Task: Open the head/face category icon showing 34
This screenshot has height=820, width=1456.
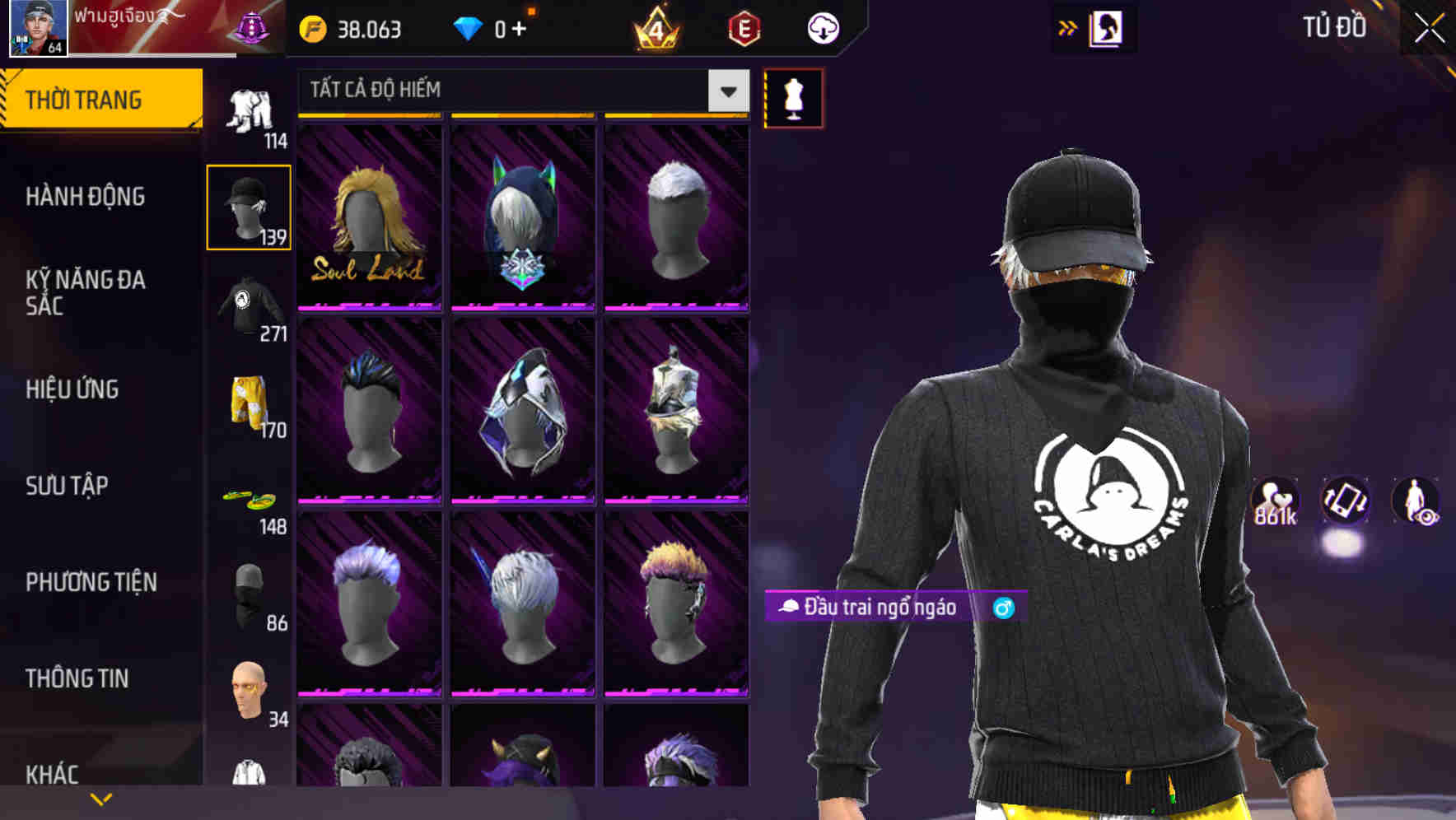Action: [249, 687]
